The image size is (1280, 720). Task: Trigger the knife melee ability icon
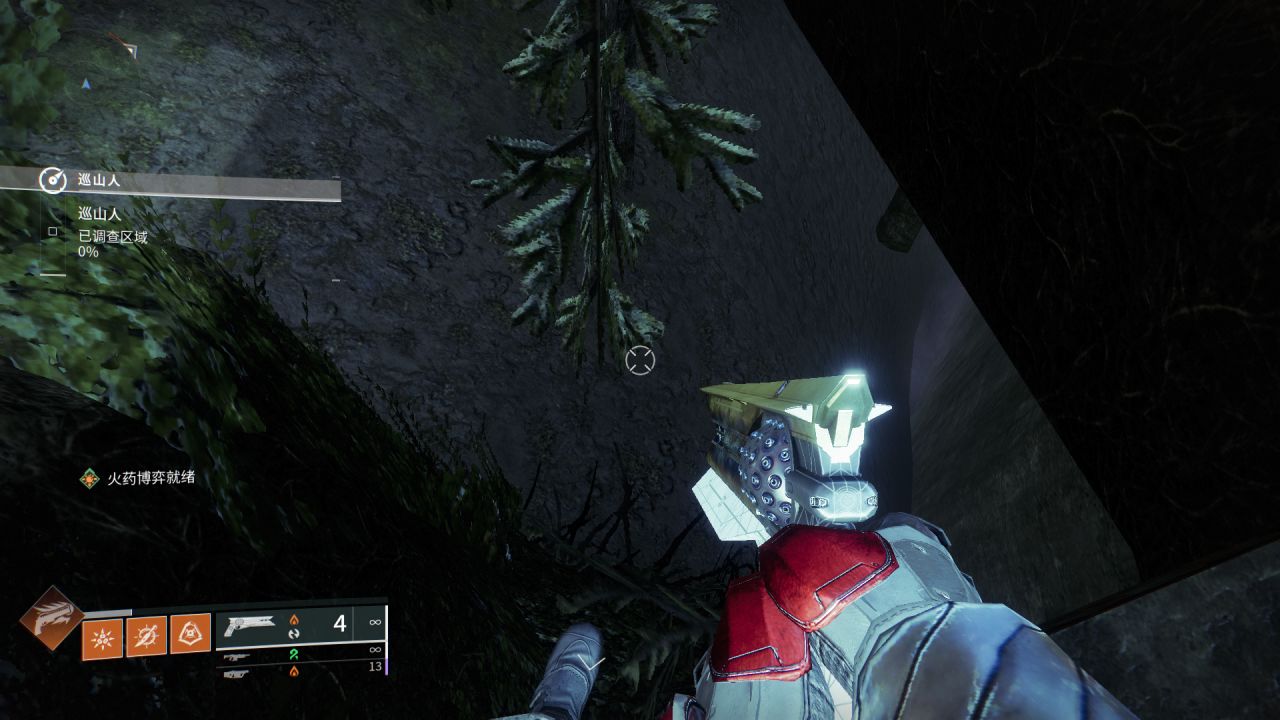pyautogui.click(x=146, y=635)
